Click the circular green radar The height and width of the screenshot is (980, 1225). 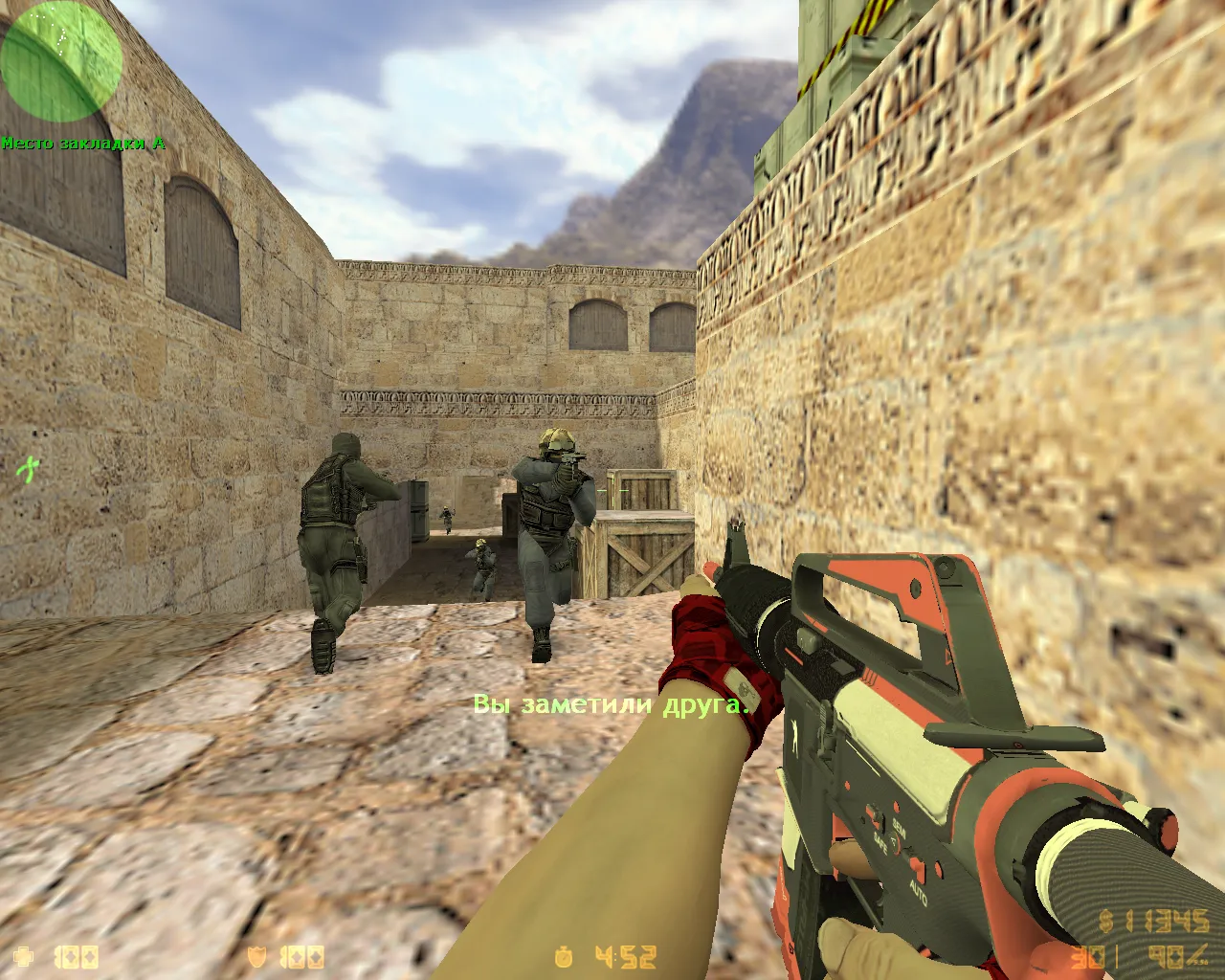(61, 61)
